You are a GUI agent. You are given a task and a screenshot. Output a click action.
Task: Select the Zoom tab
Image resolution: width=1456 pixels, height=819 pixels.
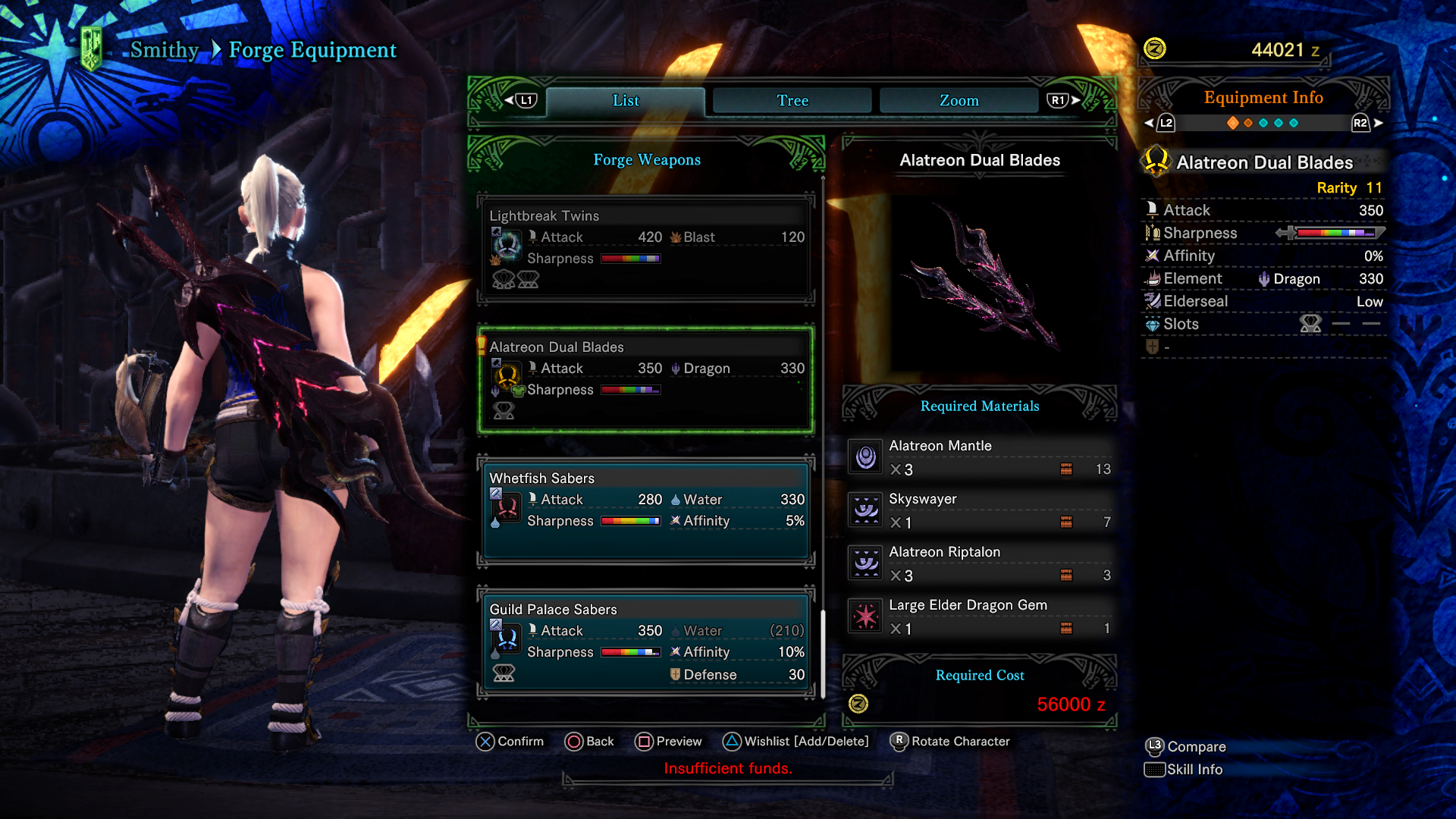click(x=959, y=101)
